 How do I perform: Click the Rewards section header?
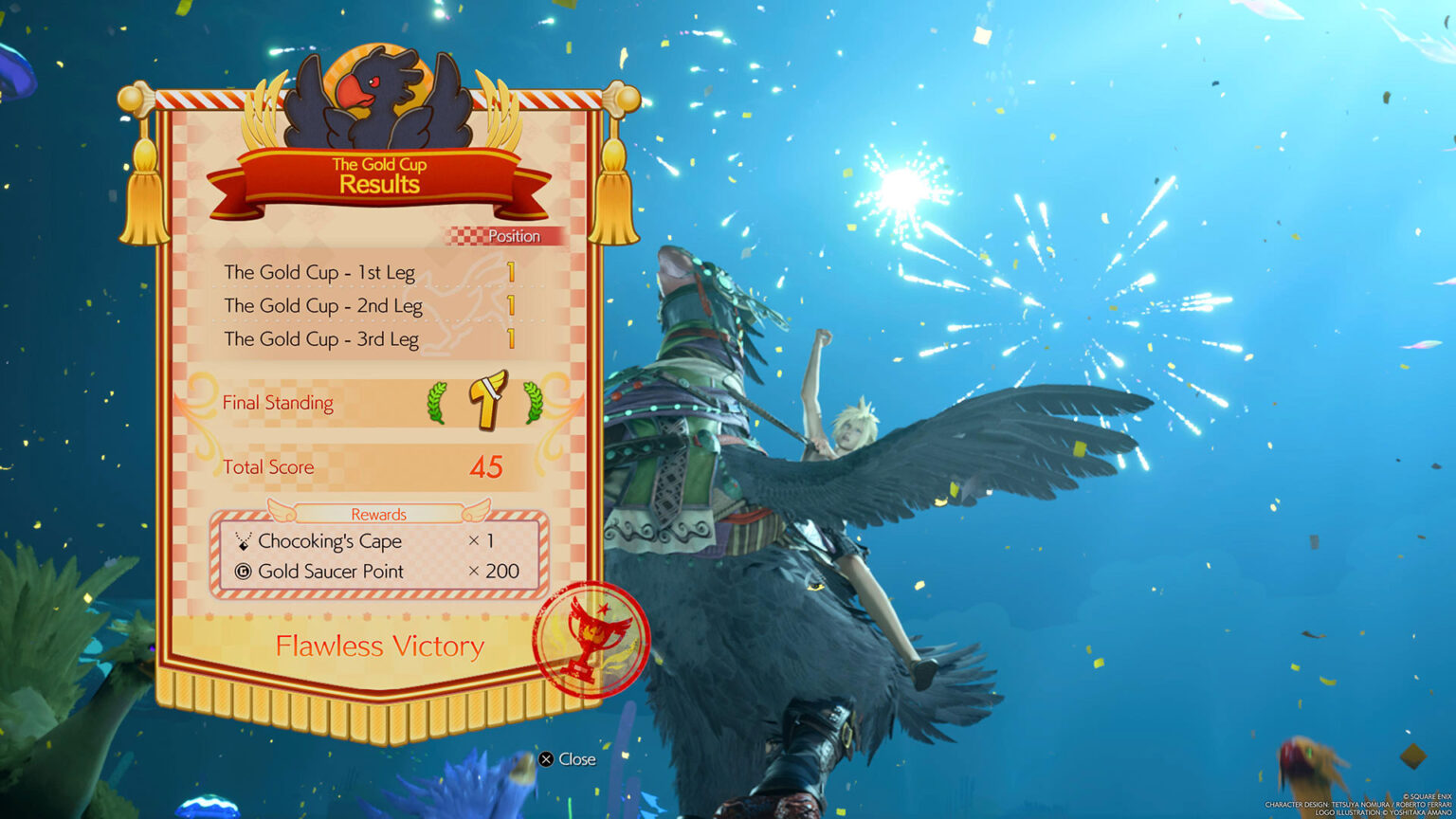tap(379, 513)
